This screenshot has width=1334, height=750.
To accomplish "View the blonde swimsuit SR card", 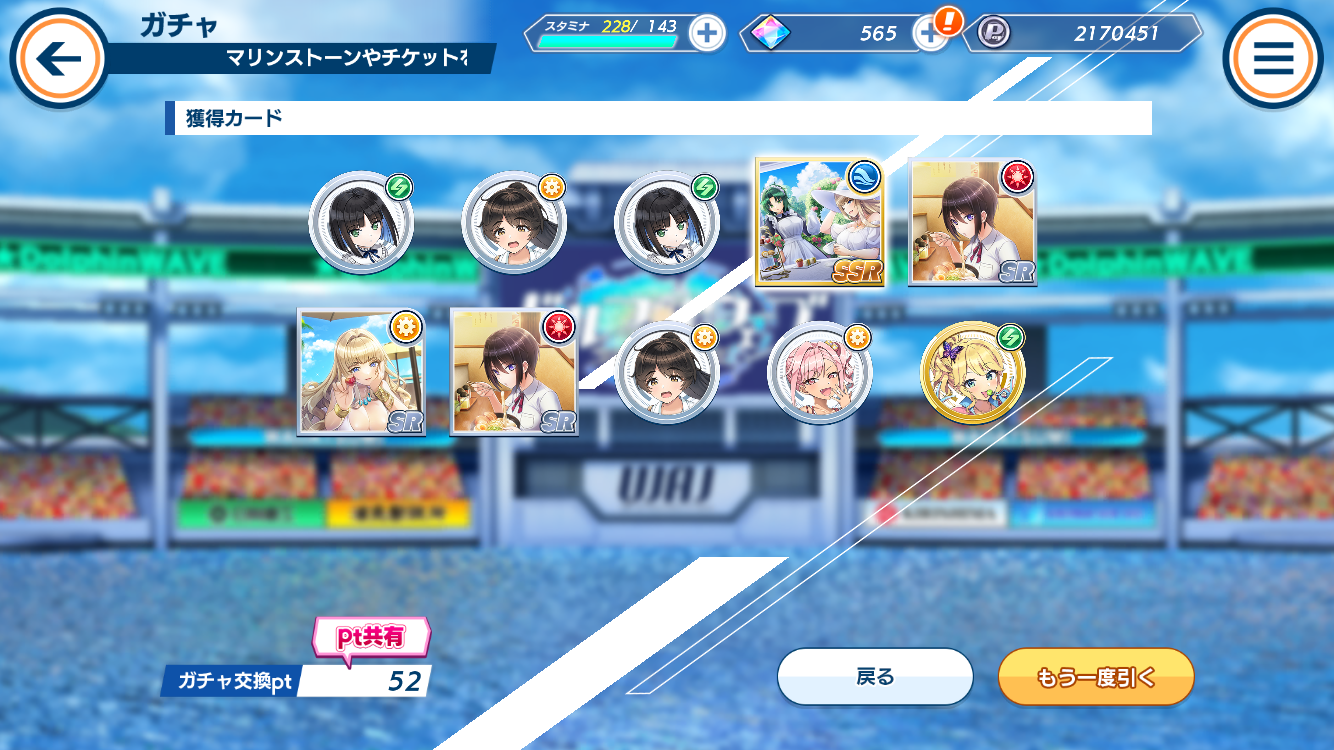I will pyautogui.click(x=360, y=370).
